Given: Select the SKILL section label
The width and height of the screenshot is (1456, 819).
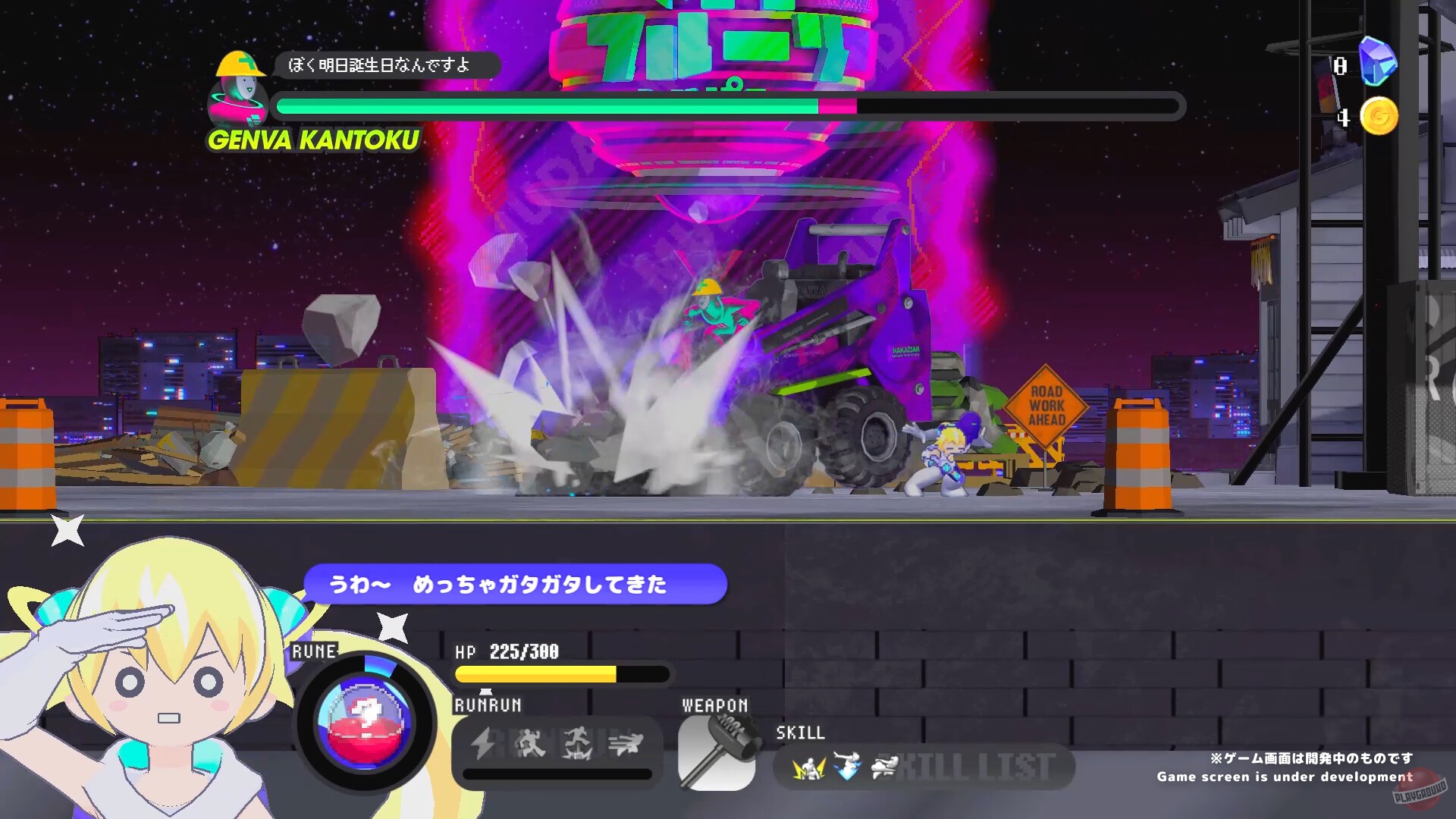Looking at the screenshot, I should point(799,734).
